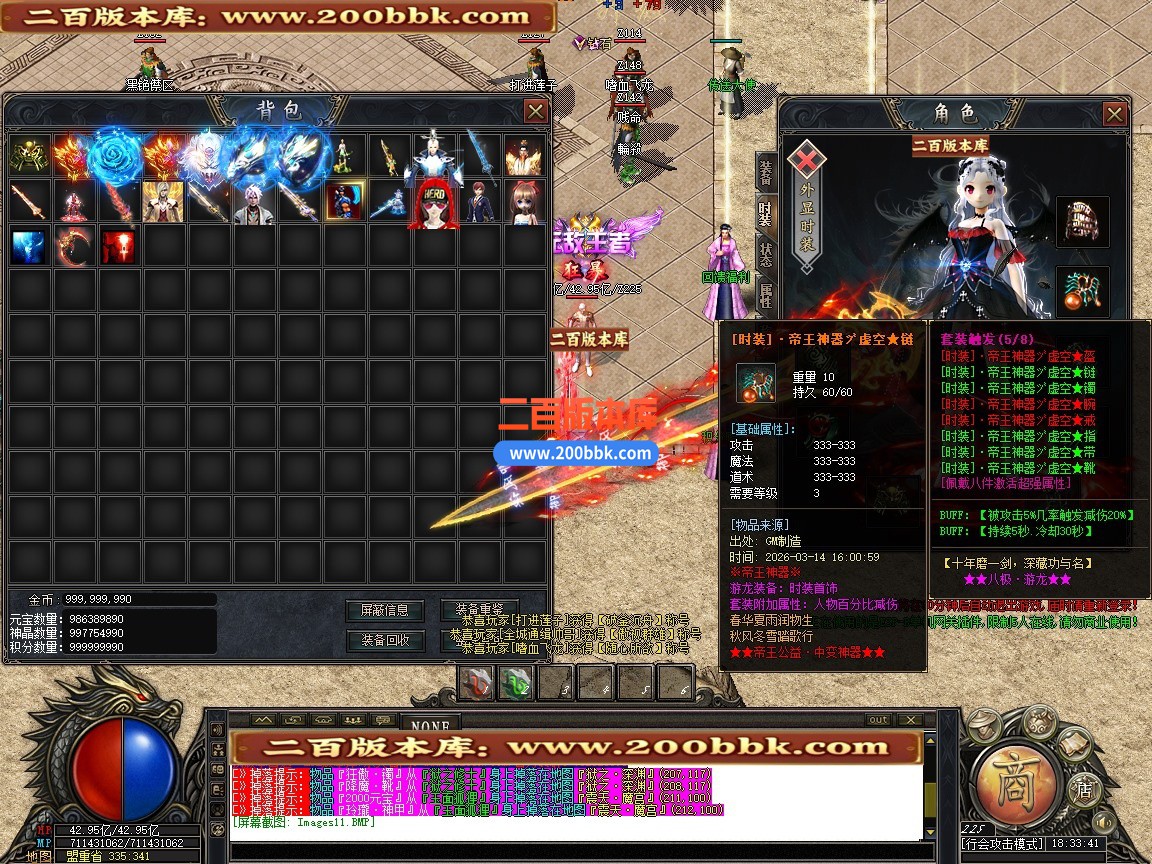This screenshot has height=864, width=1152.
Task: Switch to the 装备 equipment tab
Action: [766, 173]
